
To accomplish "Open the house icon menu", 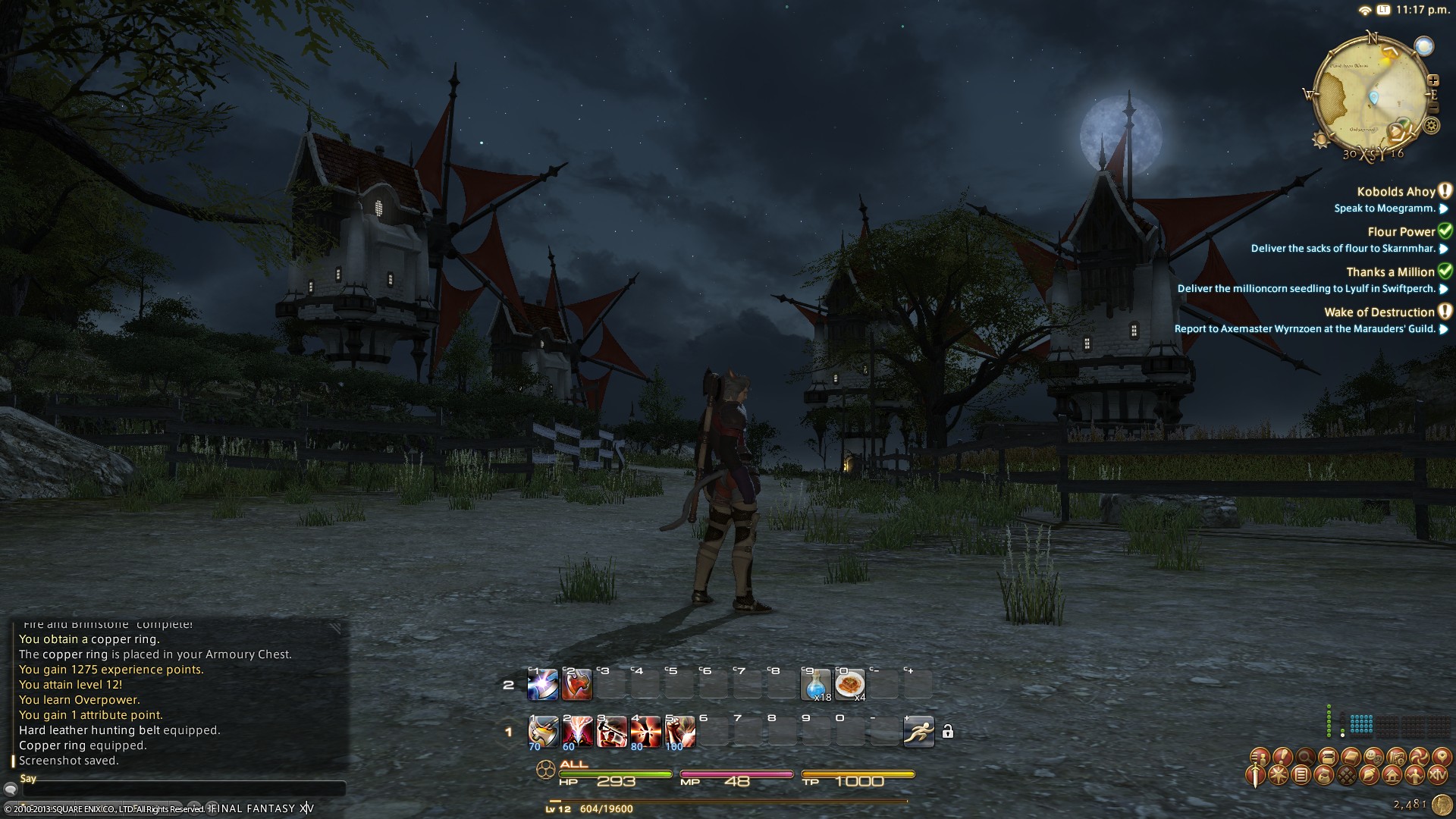I will [x=1392, y=776].
